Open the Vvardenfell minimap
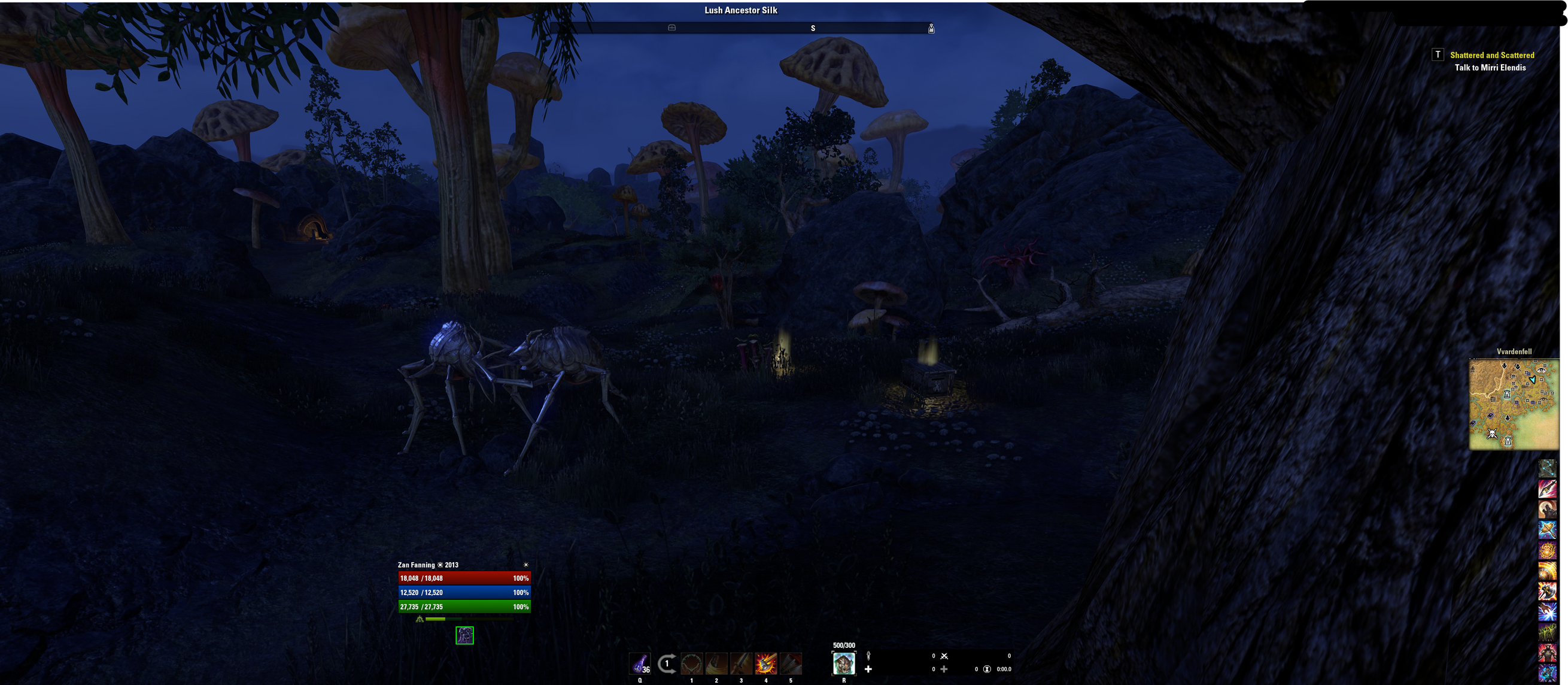 click(x=1514, y=404)
